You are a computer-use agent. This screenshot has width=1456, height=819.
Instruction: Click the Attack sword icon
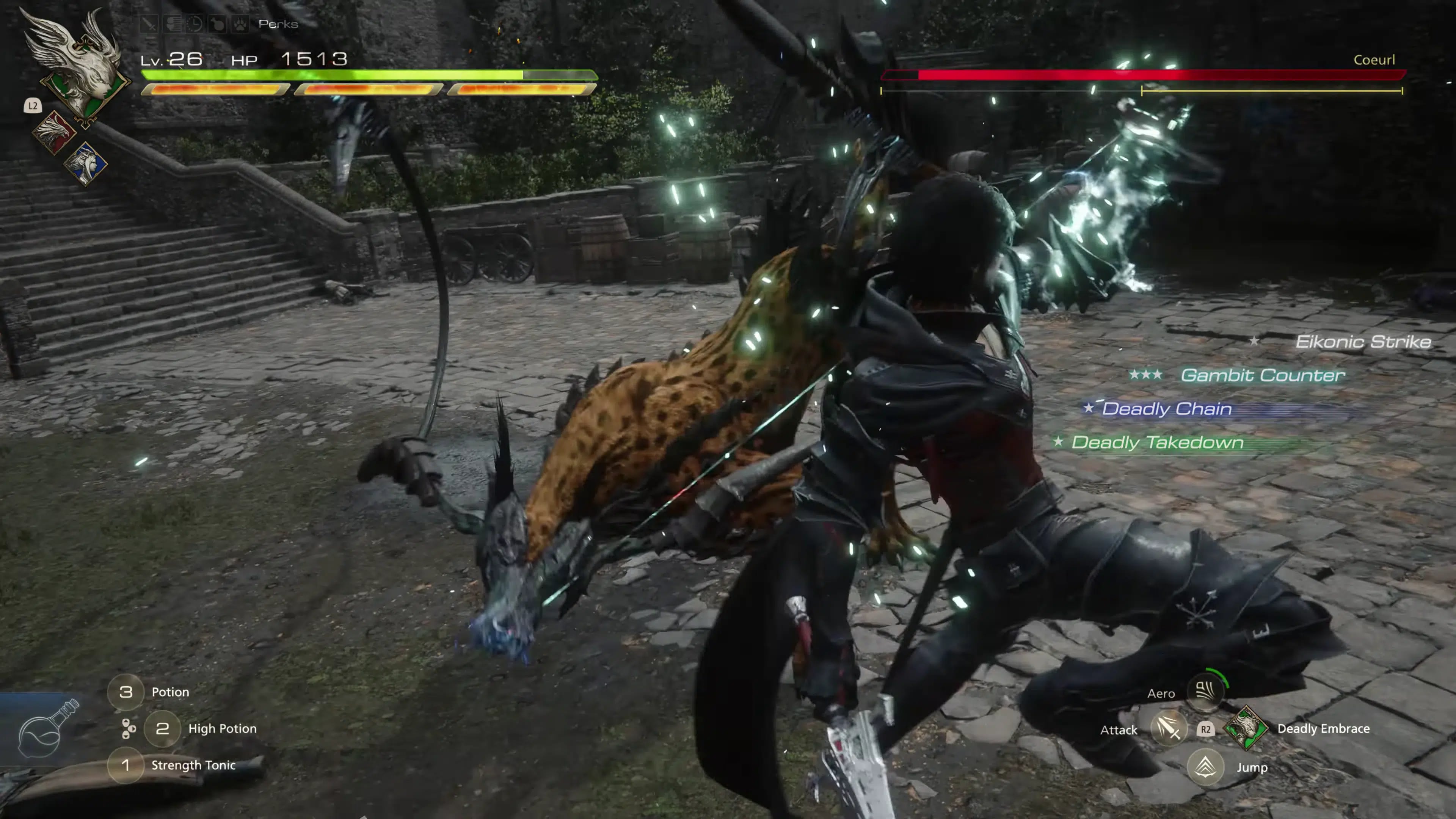click(1170, 730)
